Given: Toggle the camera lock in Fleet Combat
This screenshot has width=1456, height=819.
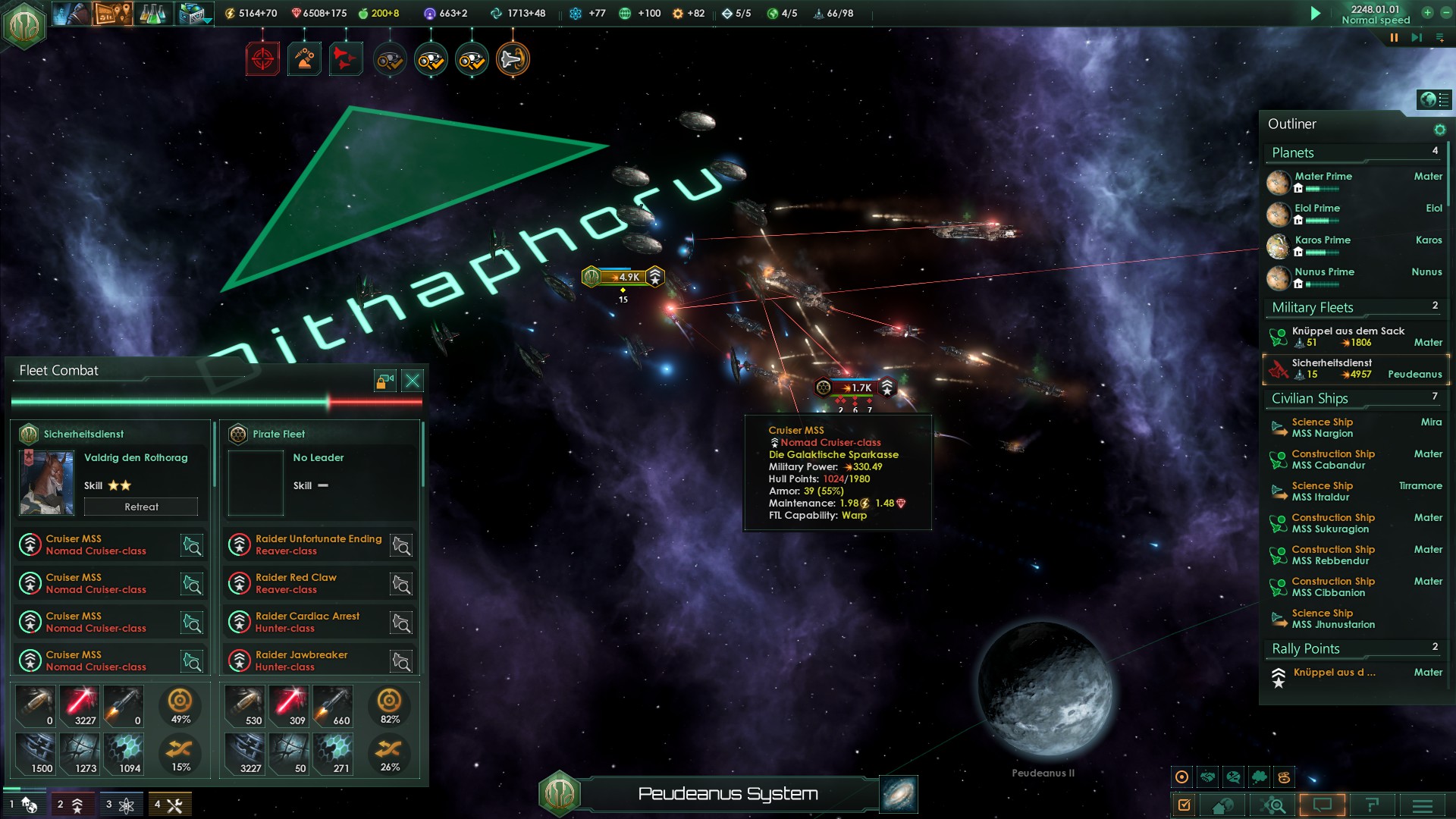Looking at the screenshot, I should (385, 381).
